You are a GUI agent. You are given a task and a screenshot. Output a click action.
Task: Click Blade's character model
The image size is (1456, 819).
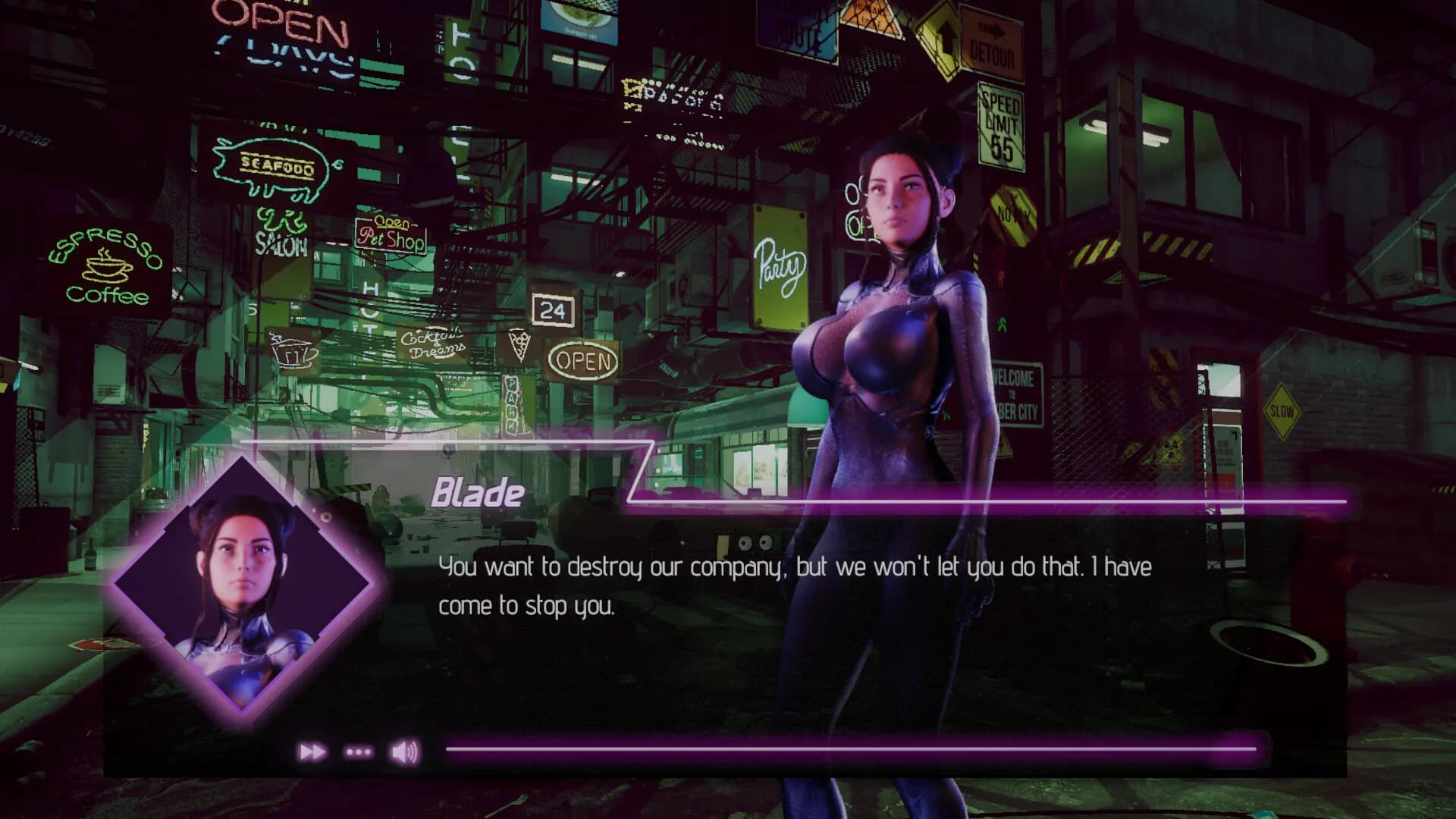click(x=895, y=341)
